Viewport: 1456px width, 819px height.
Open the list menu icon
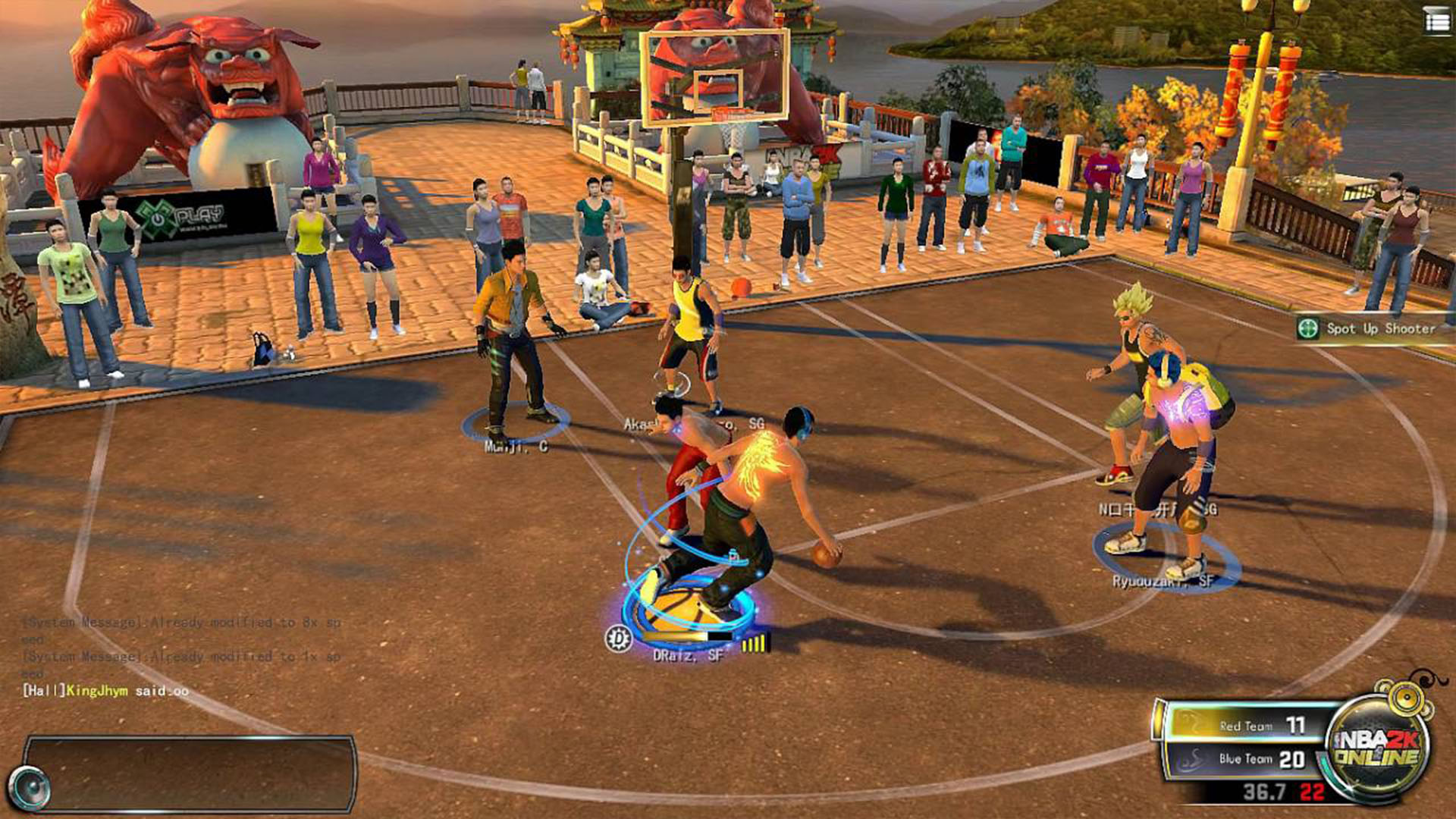(1436, 22)
